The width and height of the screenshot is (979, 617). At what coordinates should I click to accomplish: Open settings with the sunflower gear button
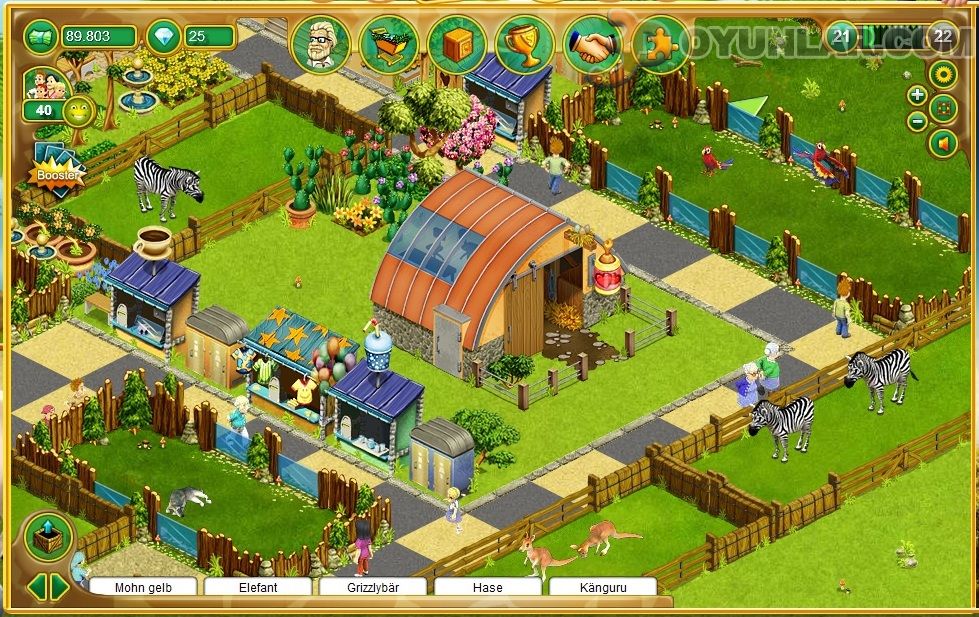942,73
